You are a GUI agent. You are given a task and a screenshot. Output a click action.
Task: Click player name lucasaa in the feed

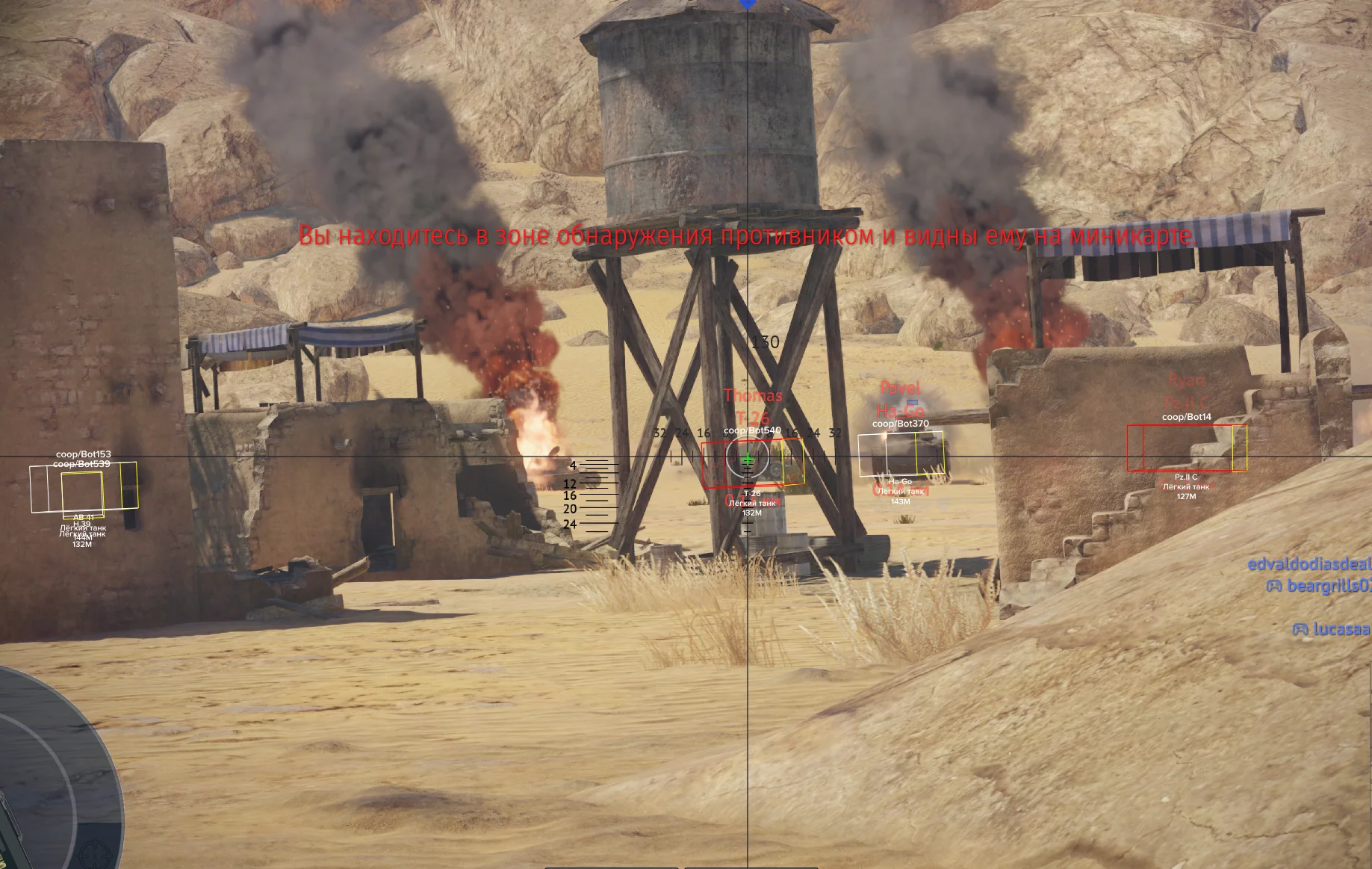[x=1341, y=629]
